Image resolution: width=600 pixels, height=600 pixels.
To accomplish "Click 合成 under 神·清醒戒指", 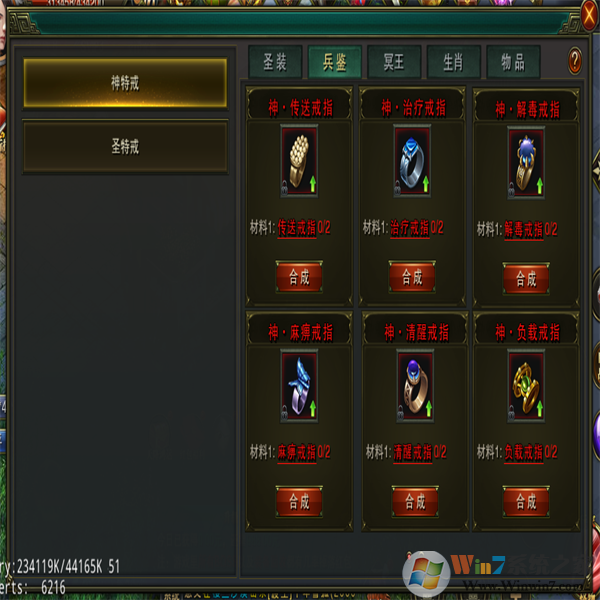I will [x=412, y=501].
